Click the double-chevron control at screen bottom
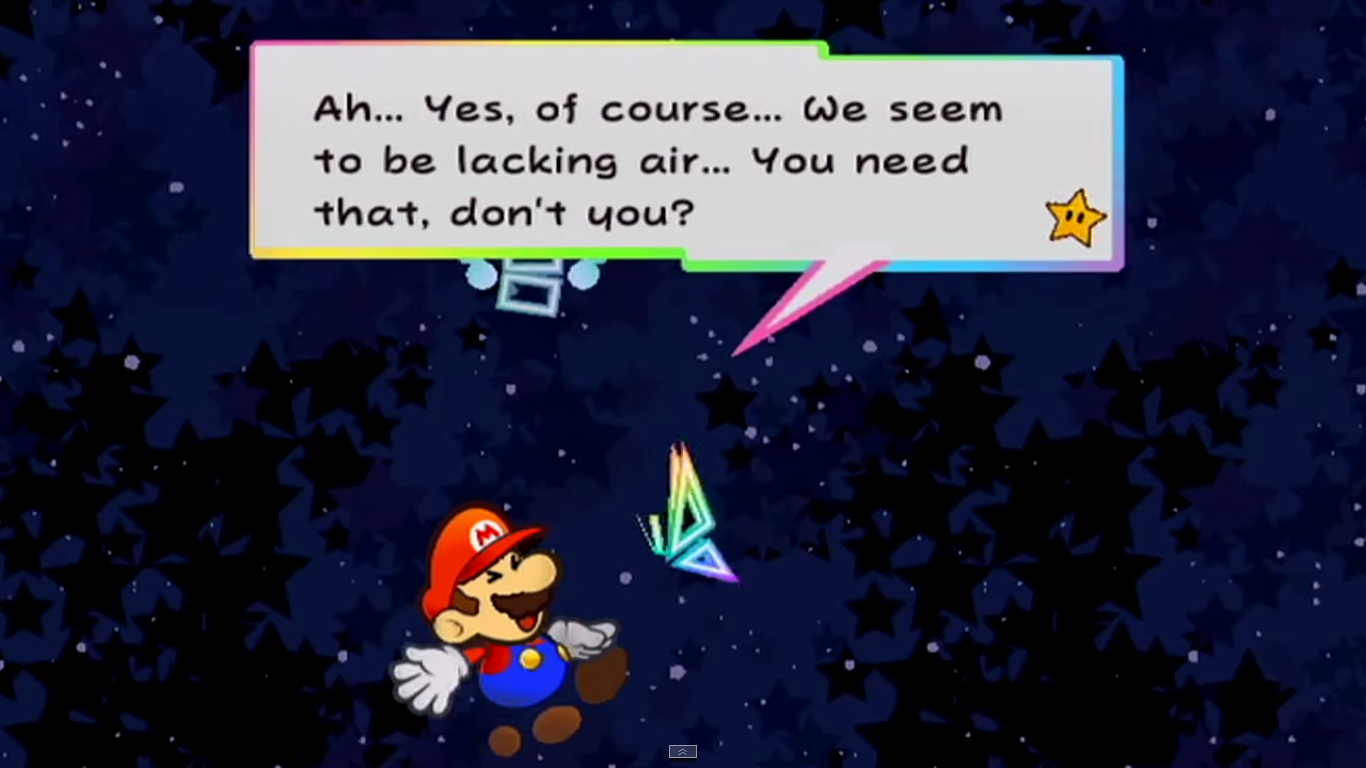Screen dimensions: 1366x768 click(683, 751)
